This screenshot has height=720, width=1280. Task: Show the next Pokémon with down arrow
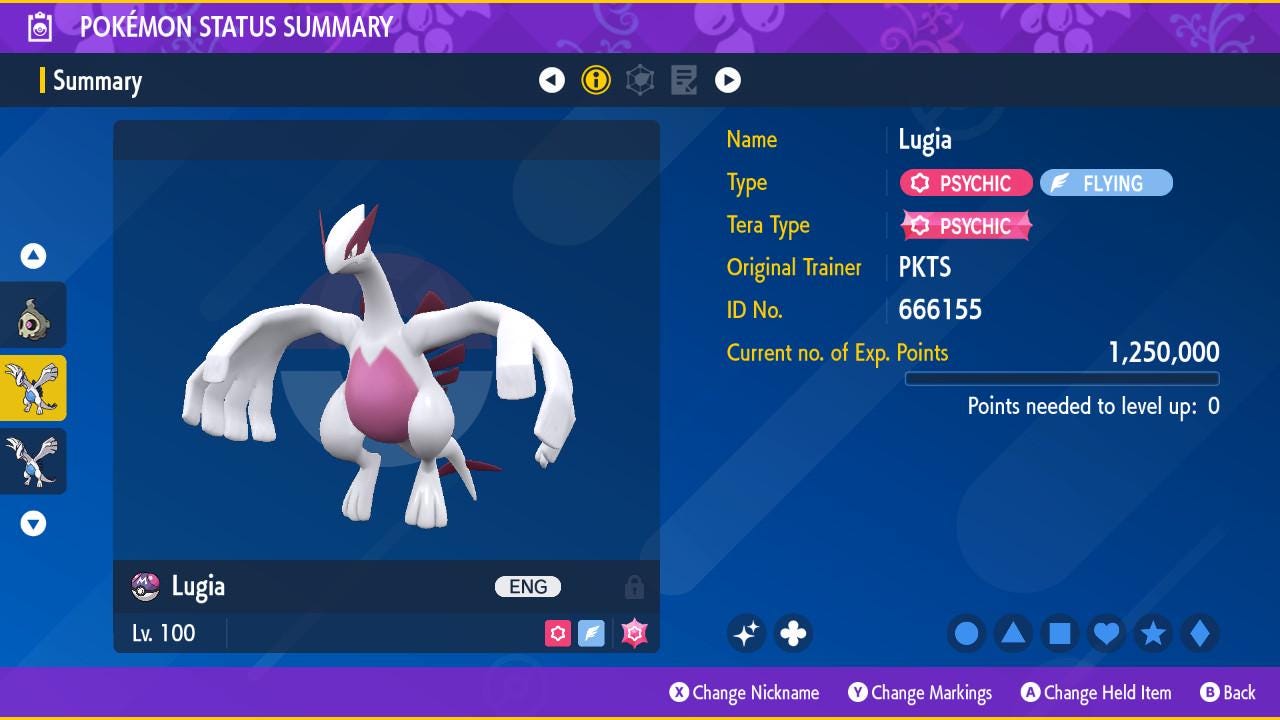33,523
